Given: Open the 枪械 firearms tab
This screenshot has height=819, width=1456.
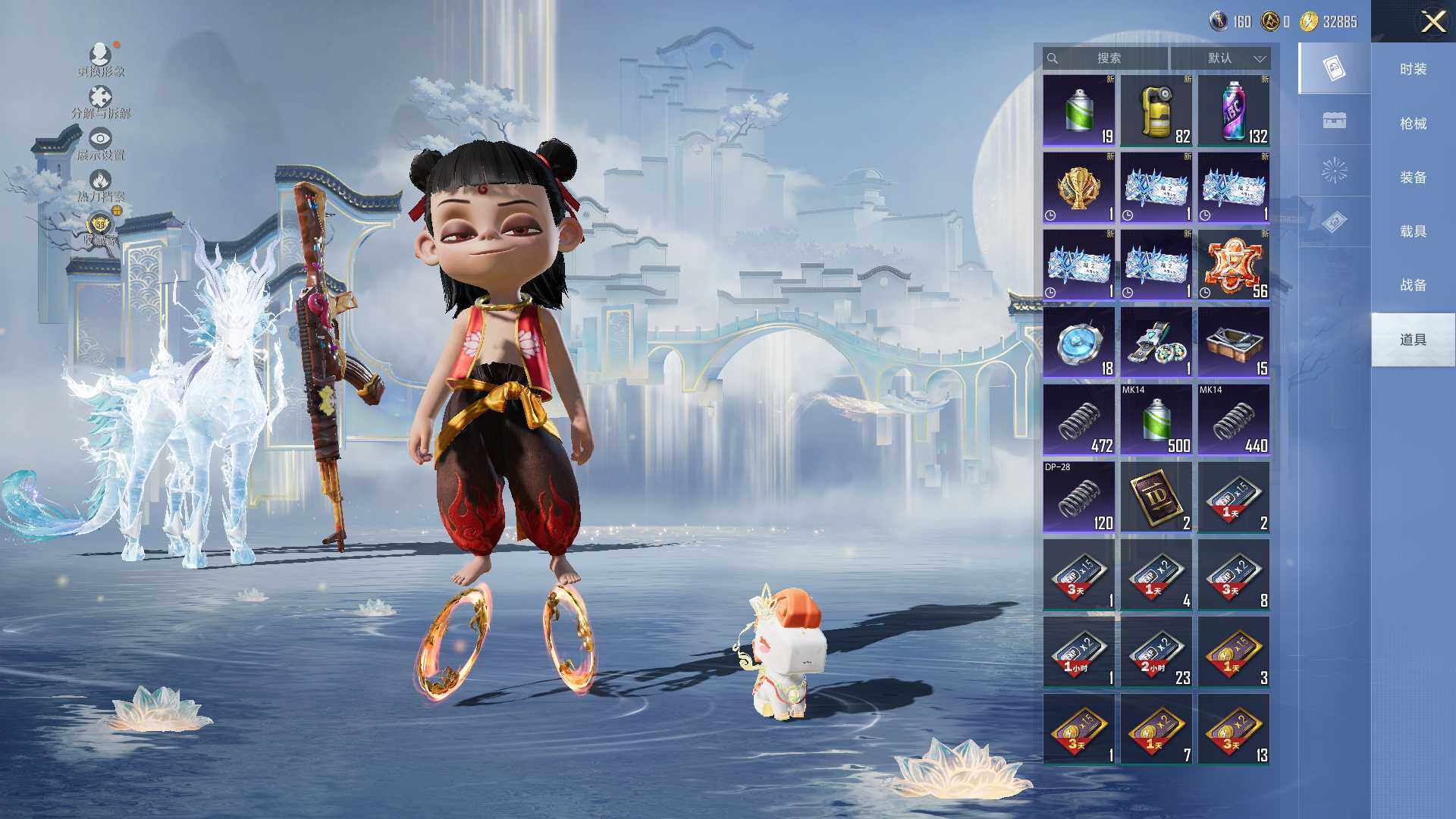Looking at the screenshot, I should pyautogui.click(x=1413, y=124).
